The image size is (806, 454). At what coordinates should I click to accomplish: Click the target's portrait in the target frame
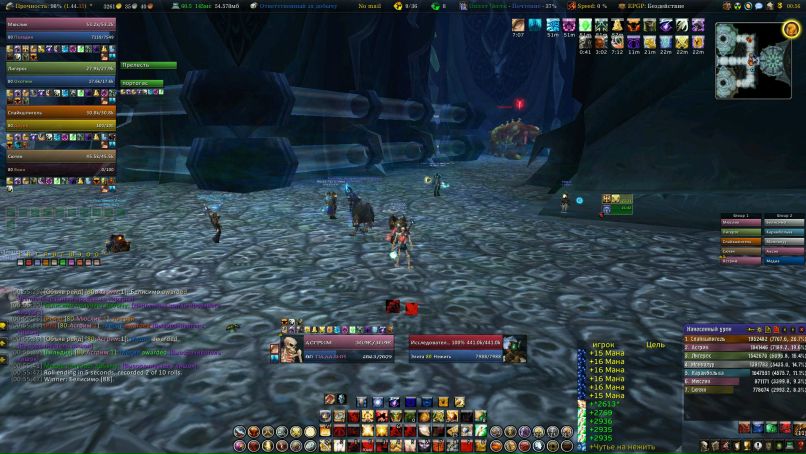[515, 347]
